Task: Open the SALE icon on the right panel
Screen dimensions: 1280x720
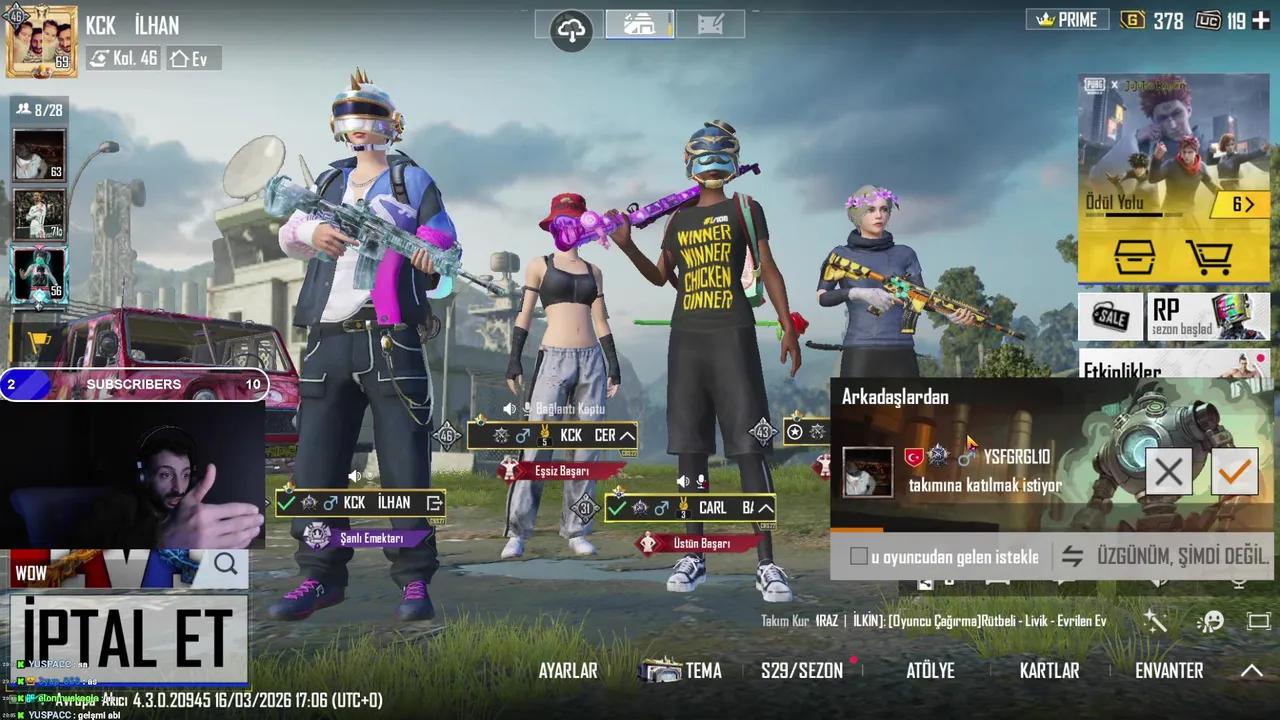Action: tap(1110, 318)
